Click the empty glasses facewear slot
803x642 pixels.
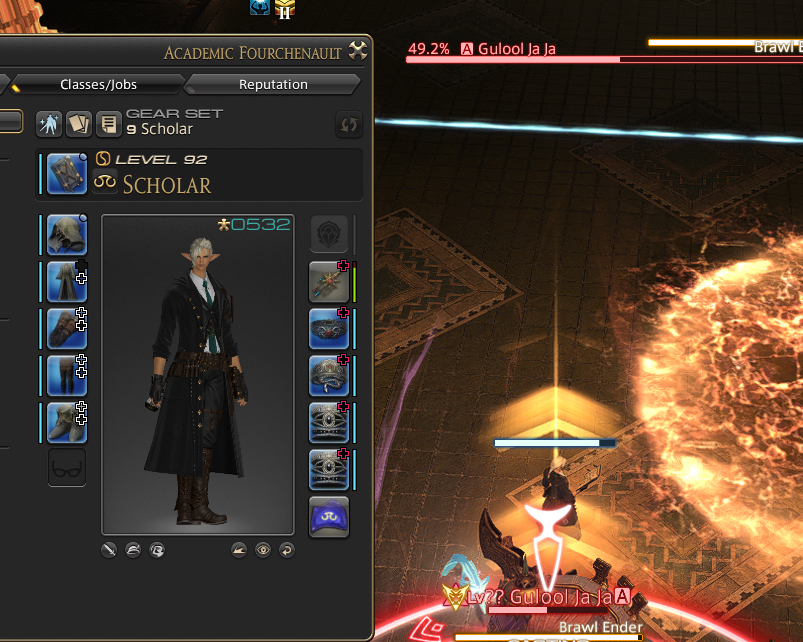(x=67, y=467)
